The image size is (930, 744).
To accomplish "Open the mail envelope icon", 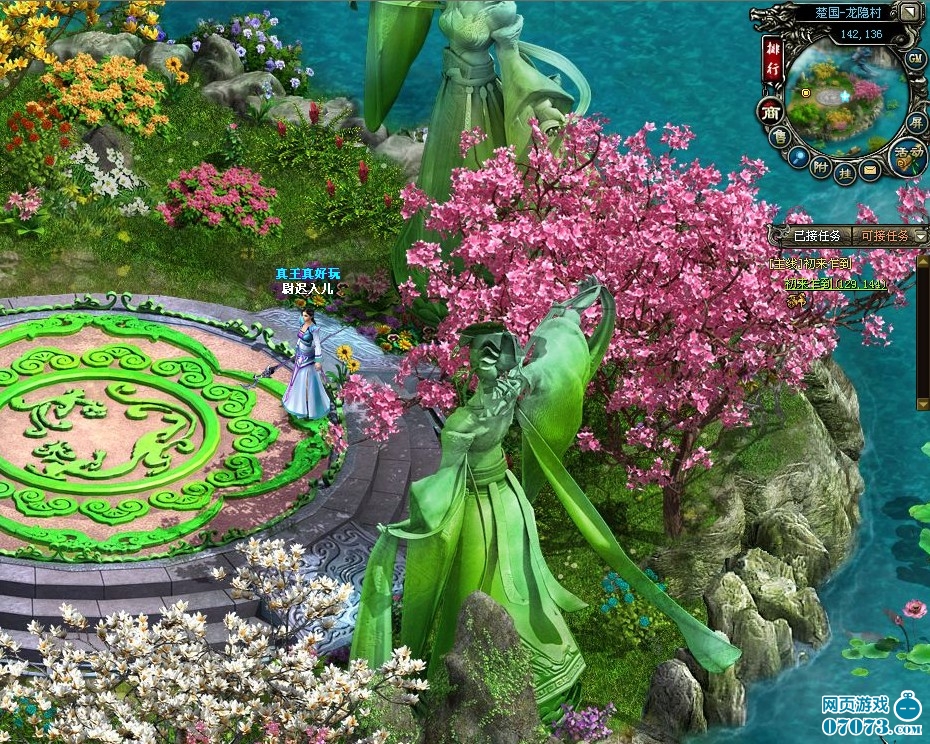I will 870,171.
